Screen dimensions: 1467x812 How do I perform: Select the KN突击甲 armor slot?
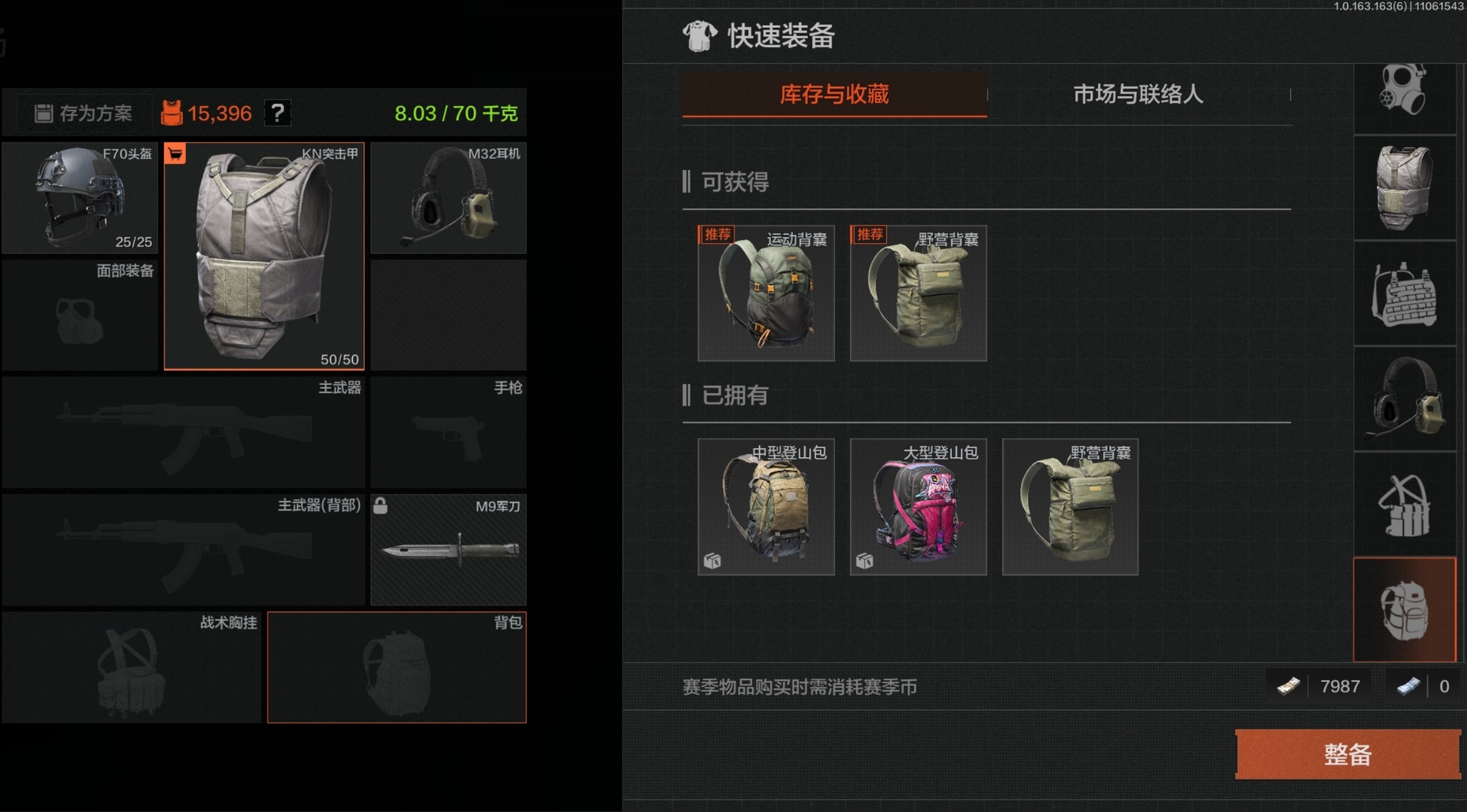pos(264,256)
